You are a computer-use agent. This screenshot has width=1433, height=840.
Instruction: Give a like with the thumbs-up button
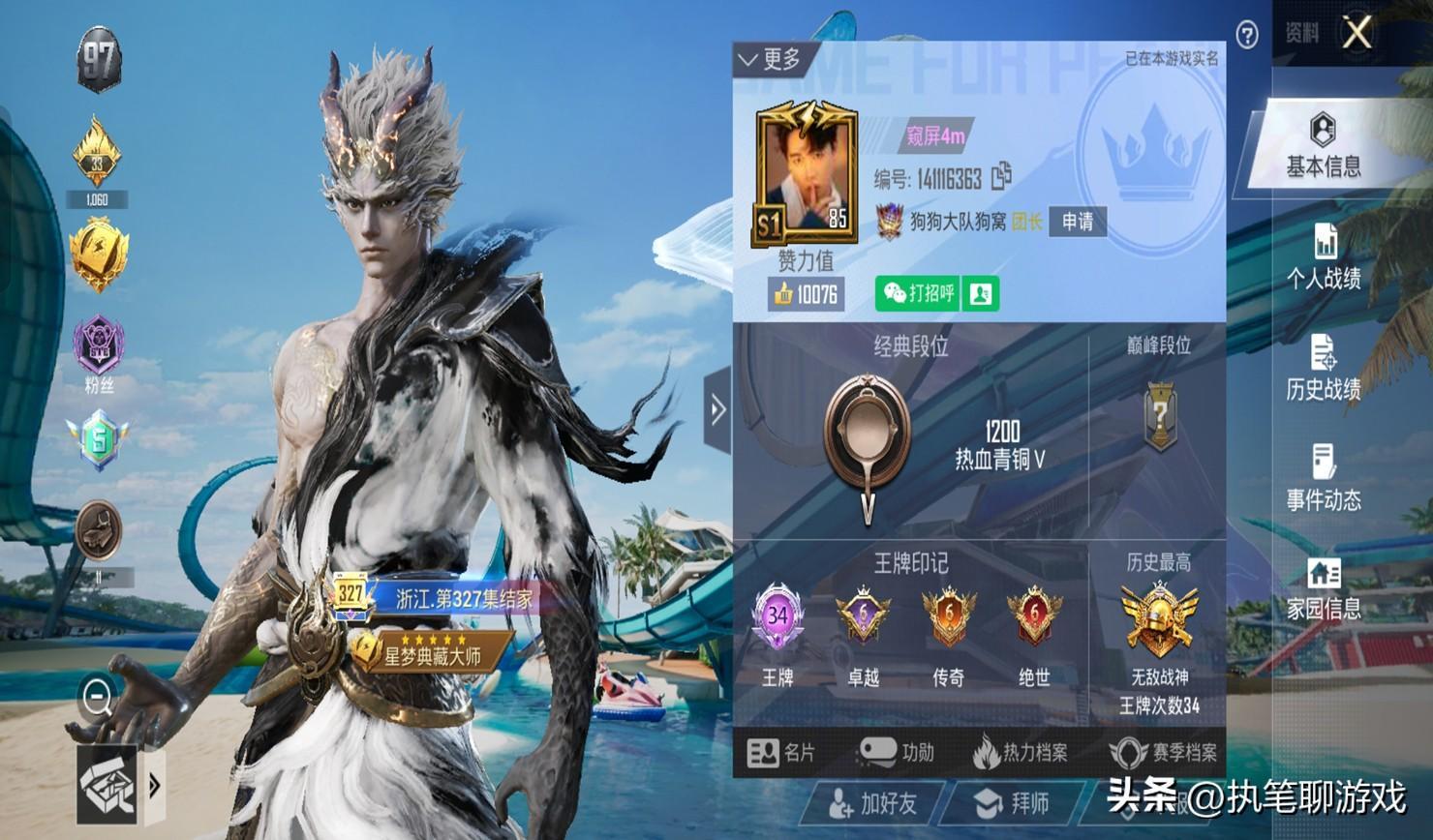point(806,294)
